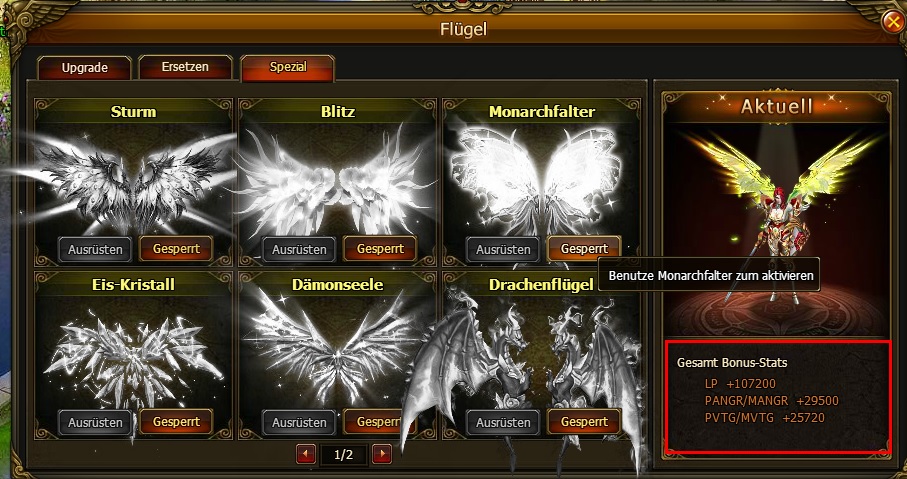The height and width of the screenshot is (479, 907).
Task: Go to the previous wings page
Action: 306,455
